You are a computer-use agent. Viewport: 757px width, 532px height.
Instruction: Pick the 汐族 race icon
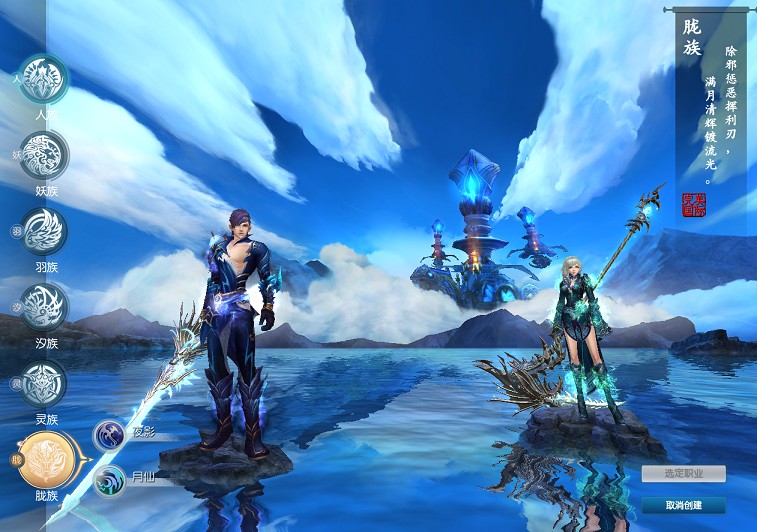(44, 307)
